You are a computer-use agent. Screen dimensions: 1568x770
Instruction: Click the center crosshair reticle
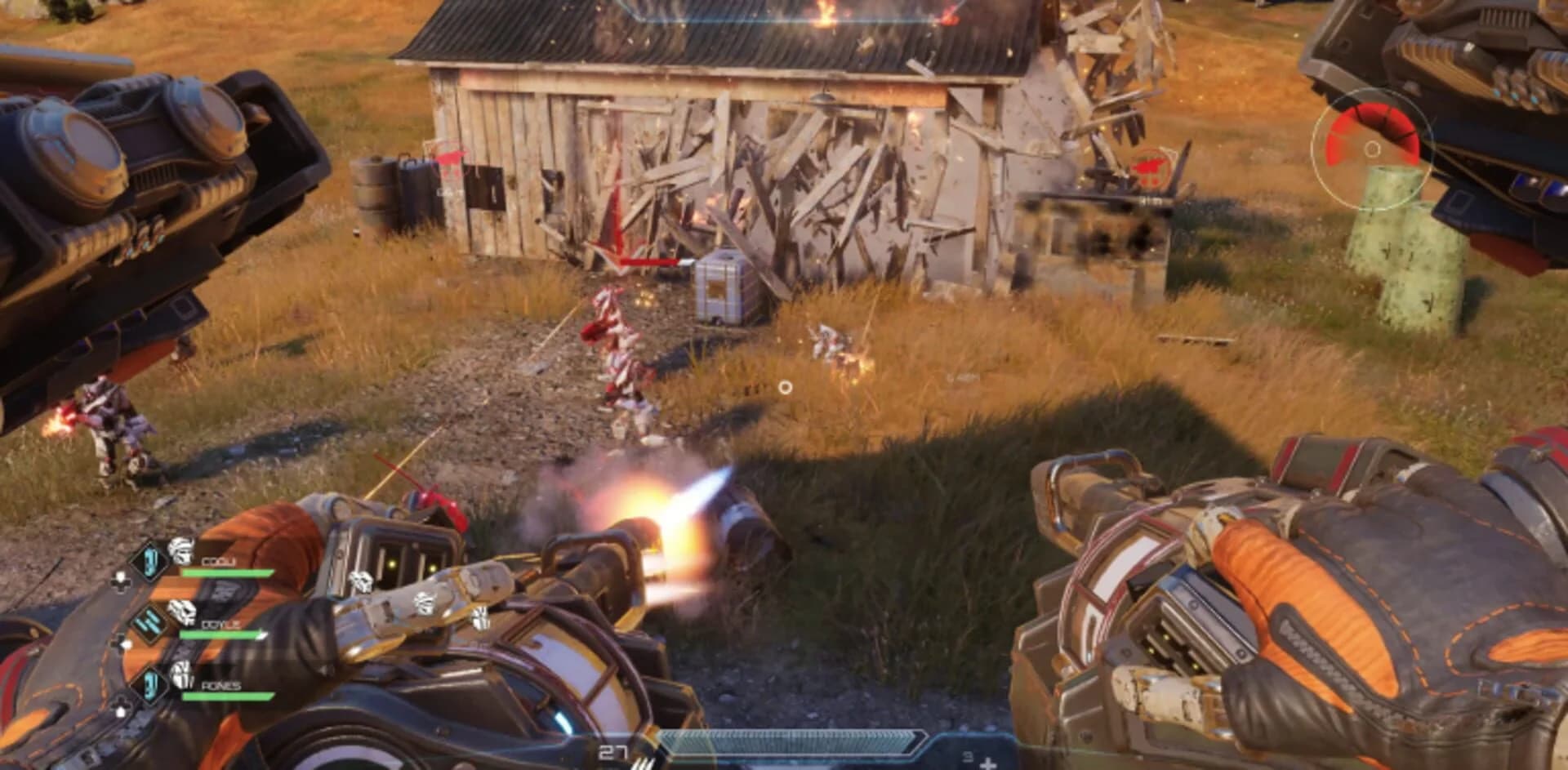click(x=785, y=385)
